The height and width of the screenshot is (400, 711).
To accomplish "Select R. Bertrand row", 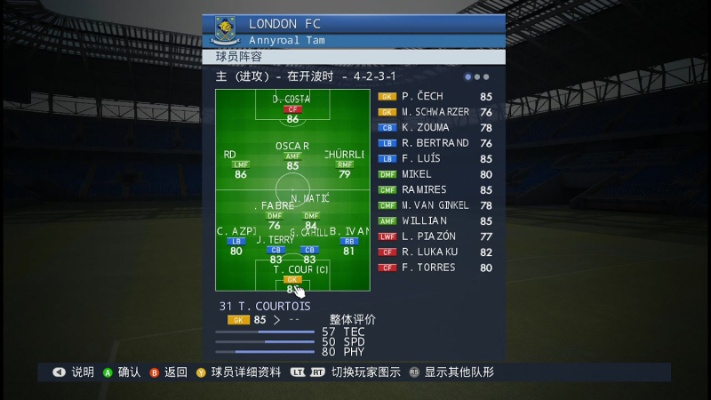I will 436,143.
